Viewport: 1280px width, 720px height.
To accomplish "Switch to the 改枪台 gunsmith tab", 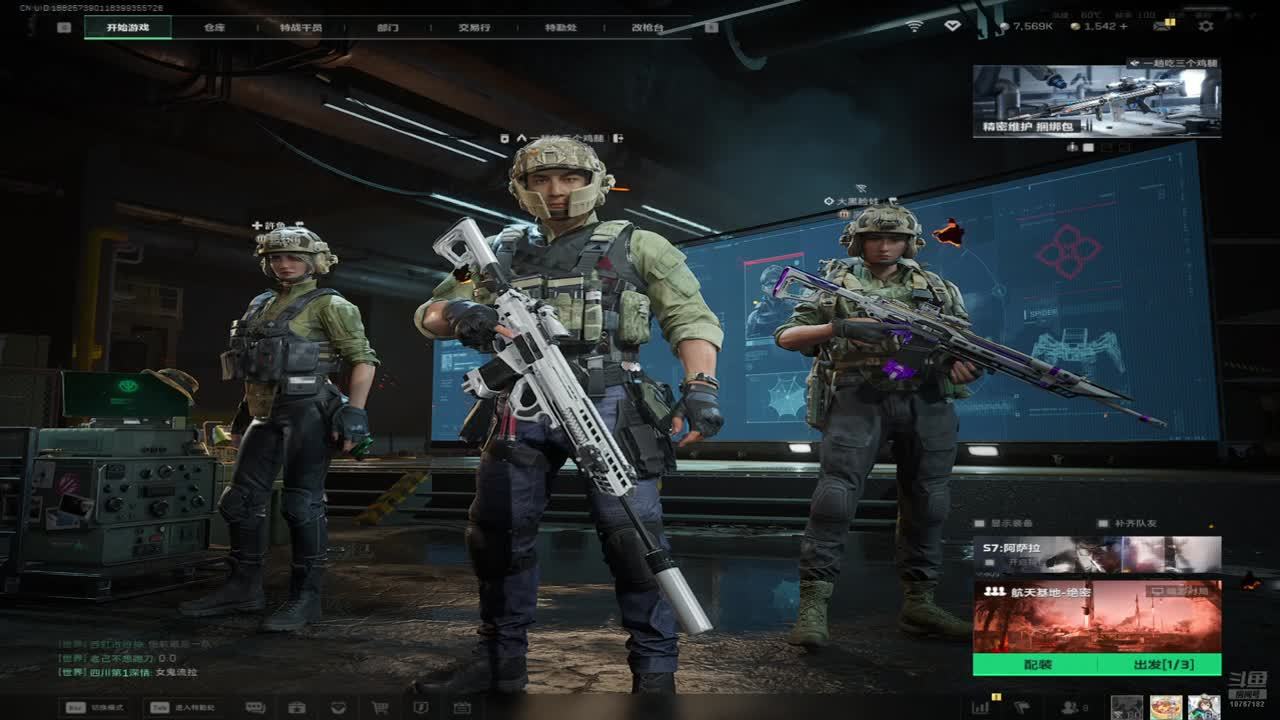I will [647, 27].
